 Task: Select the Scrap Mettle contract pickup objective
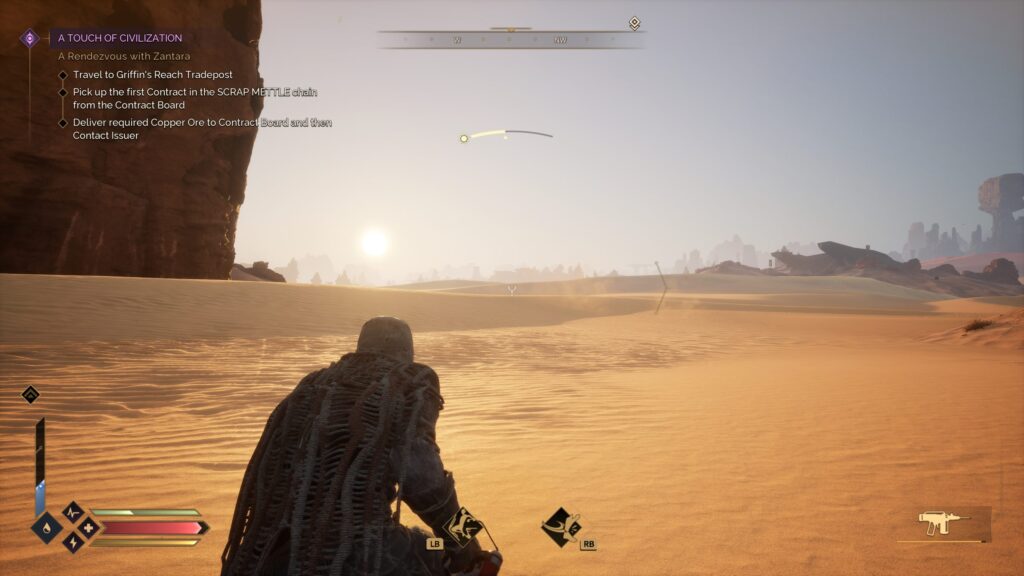coord(158,98)
